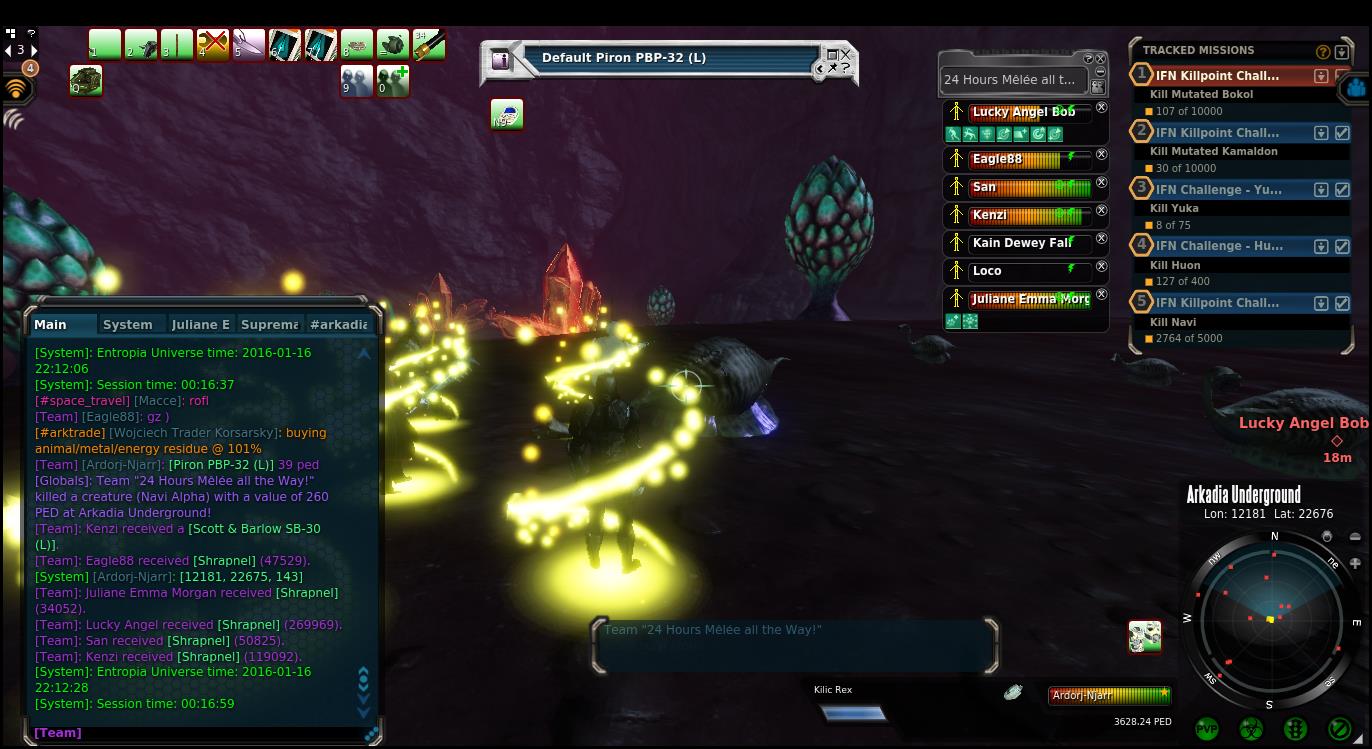
Task: Open tracked missions help icon
Action: (x=1323, y=51)
